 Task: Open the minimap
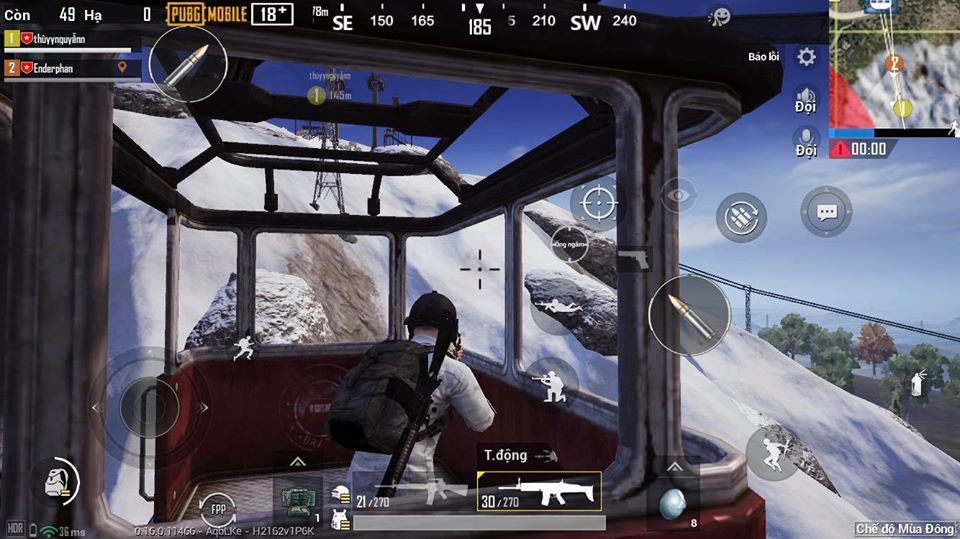point(894,64)
